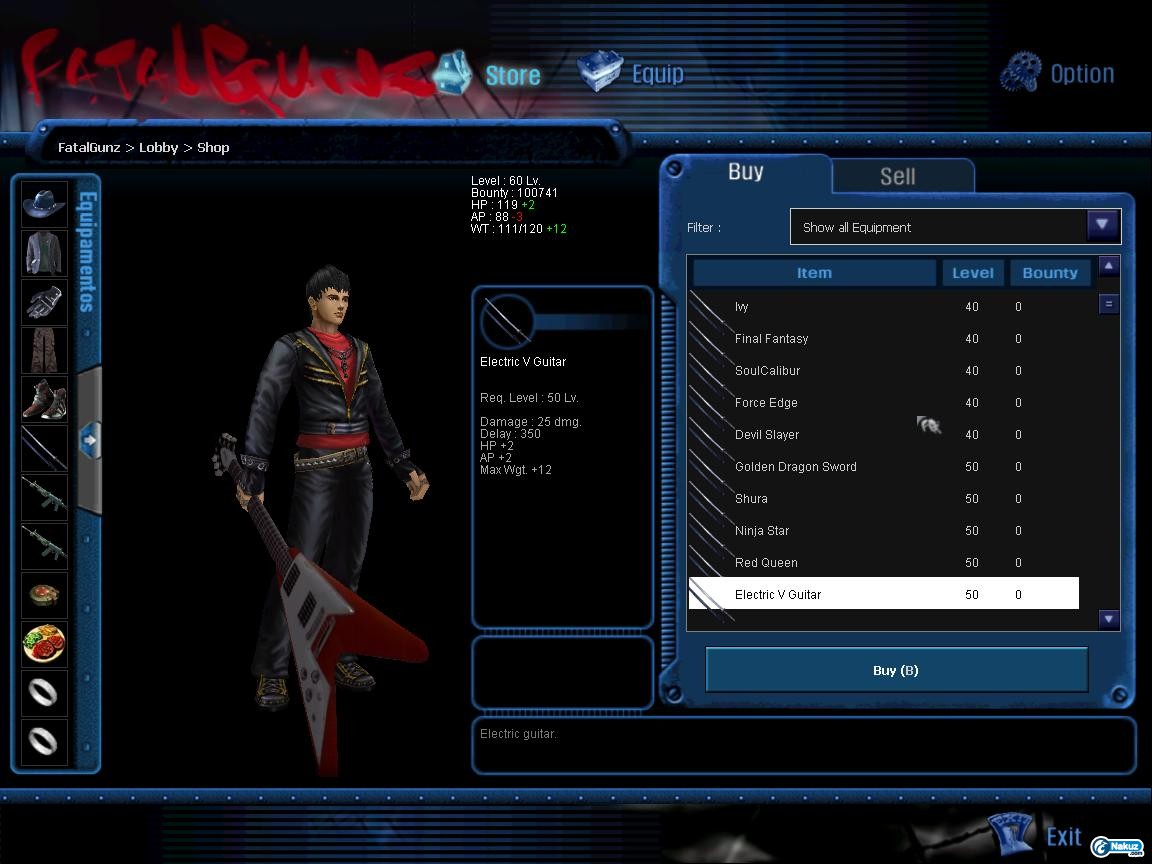Open the Show all Equipment filter dropdown
Screen dimensions: 1152x864
click(1102, 226)
